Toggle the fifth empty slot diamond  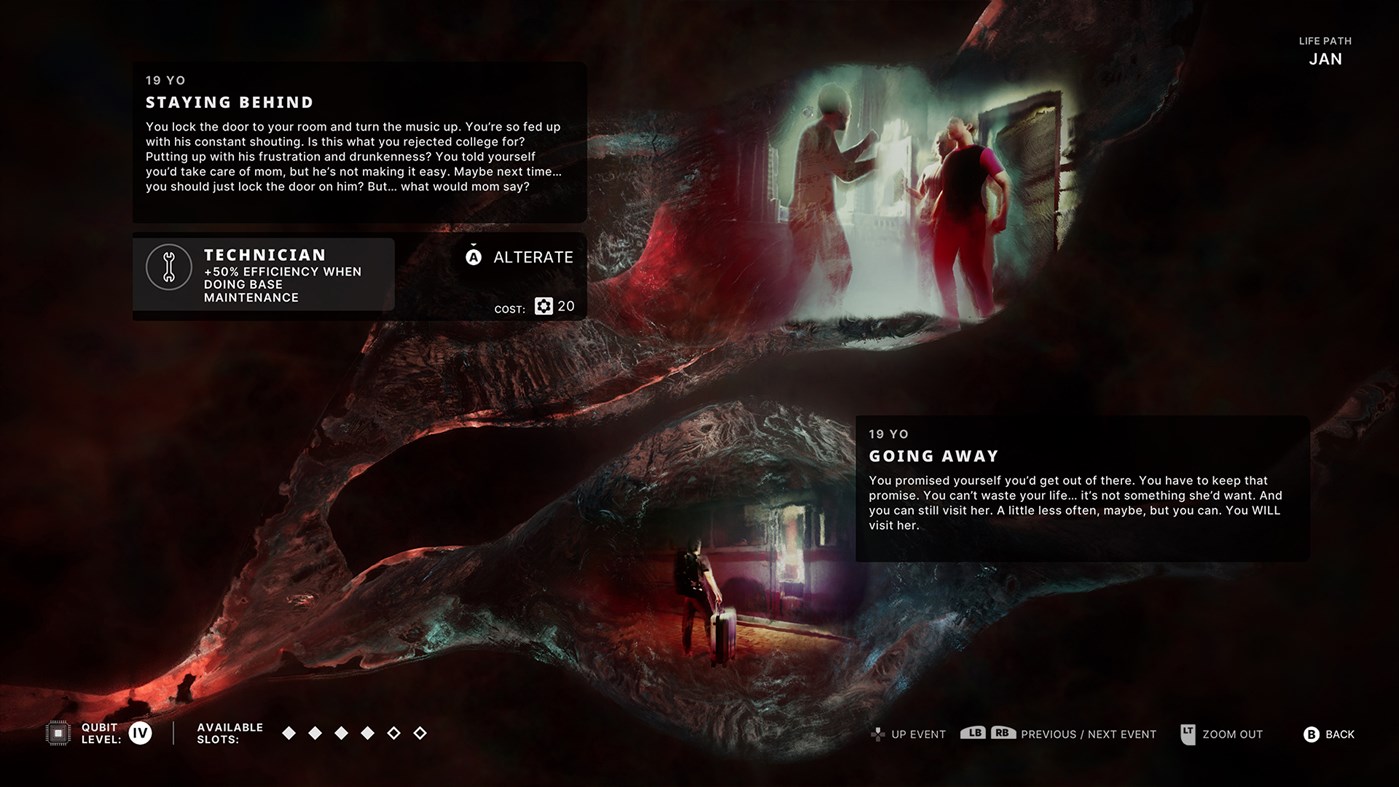coord(393,732)
